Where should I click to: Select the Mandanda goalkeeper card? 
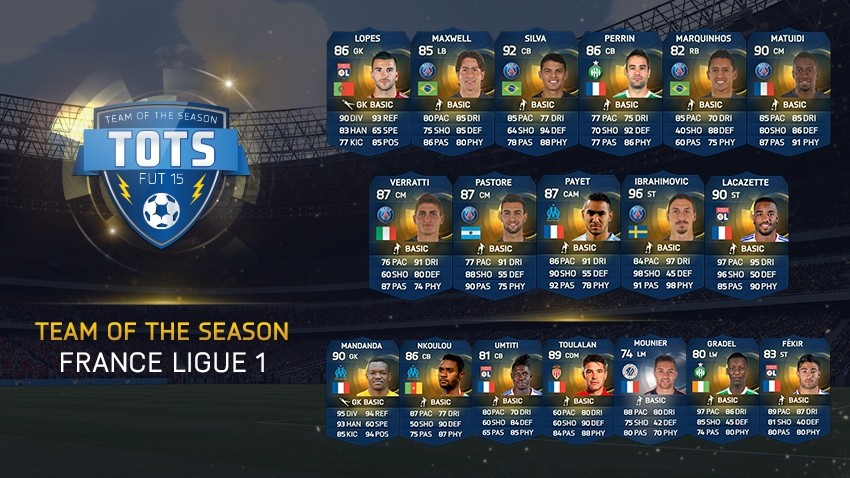(x=368, y=388)
